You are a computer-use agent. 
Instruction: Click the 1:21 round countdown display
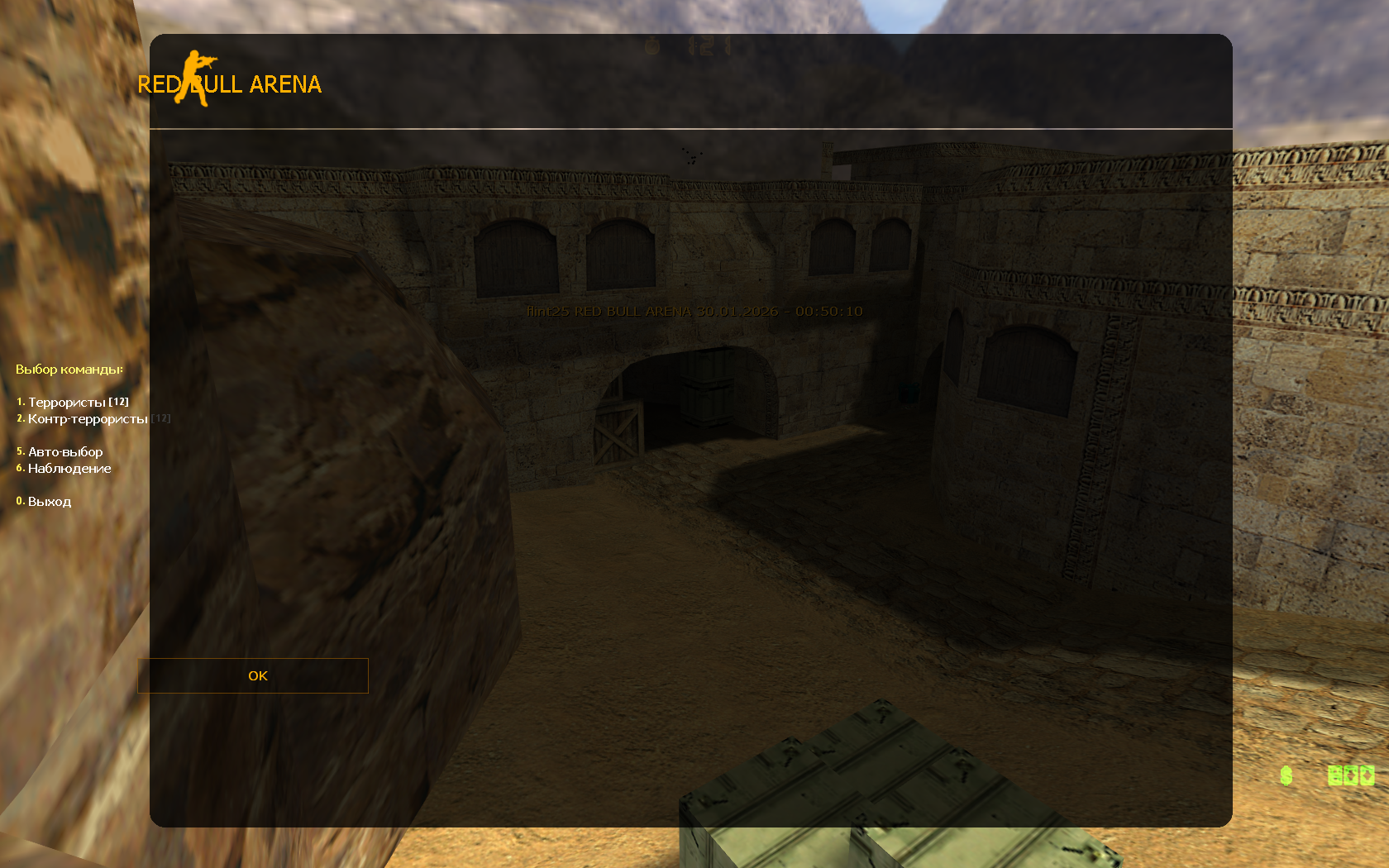tap(708, 45)
